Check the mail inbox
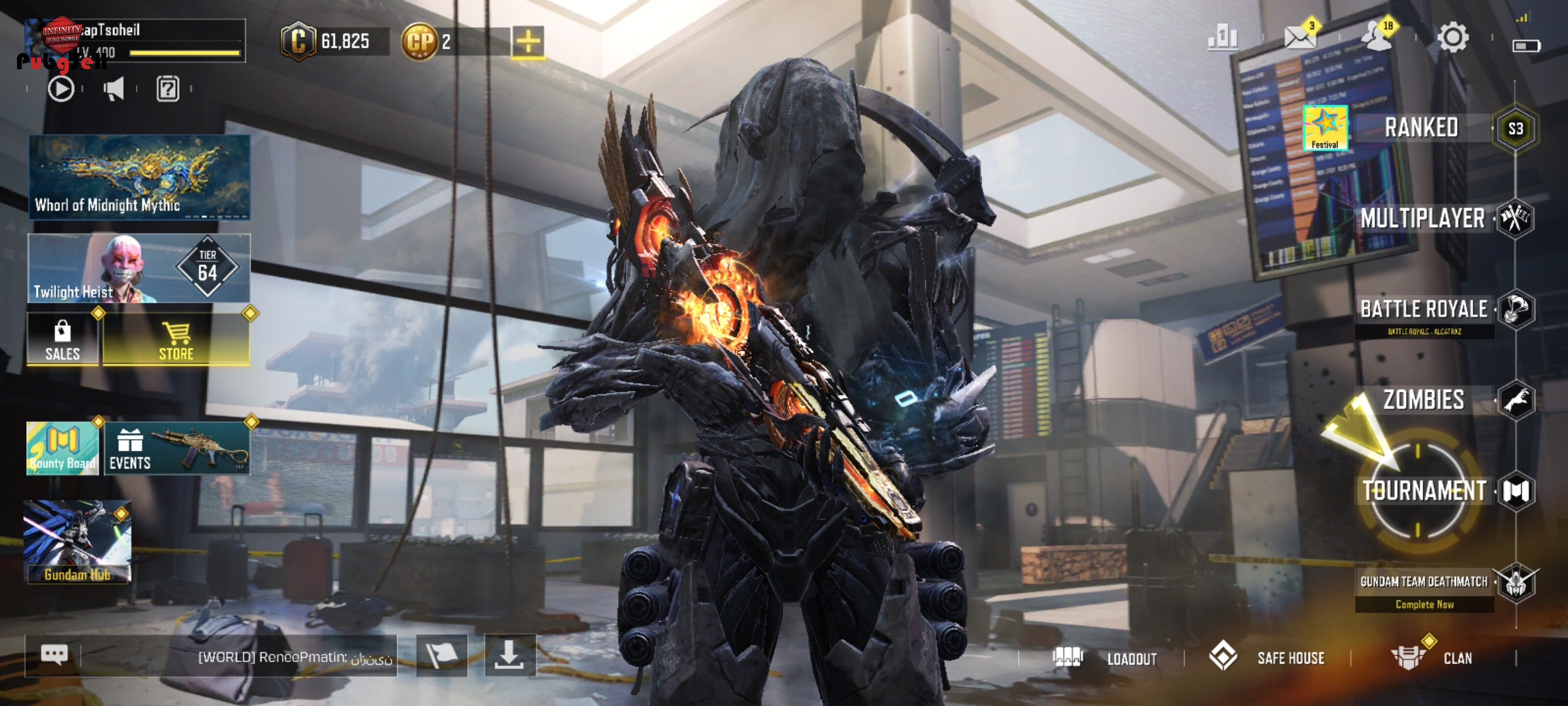The height and width of the screenshot is (706, 1568). [1300, 38]
